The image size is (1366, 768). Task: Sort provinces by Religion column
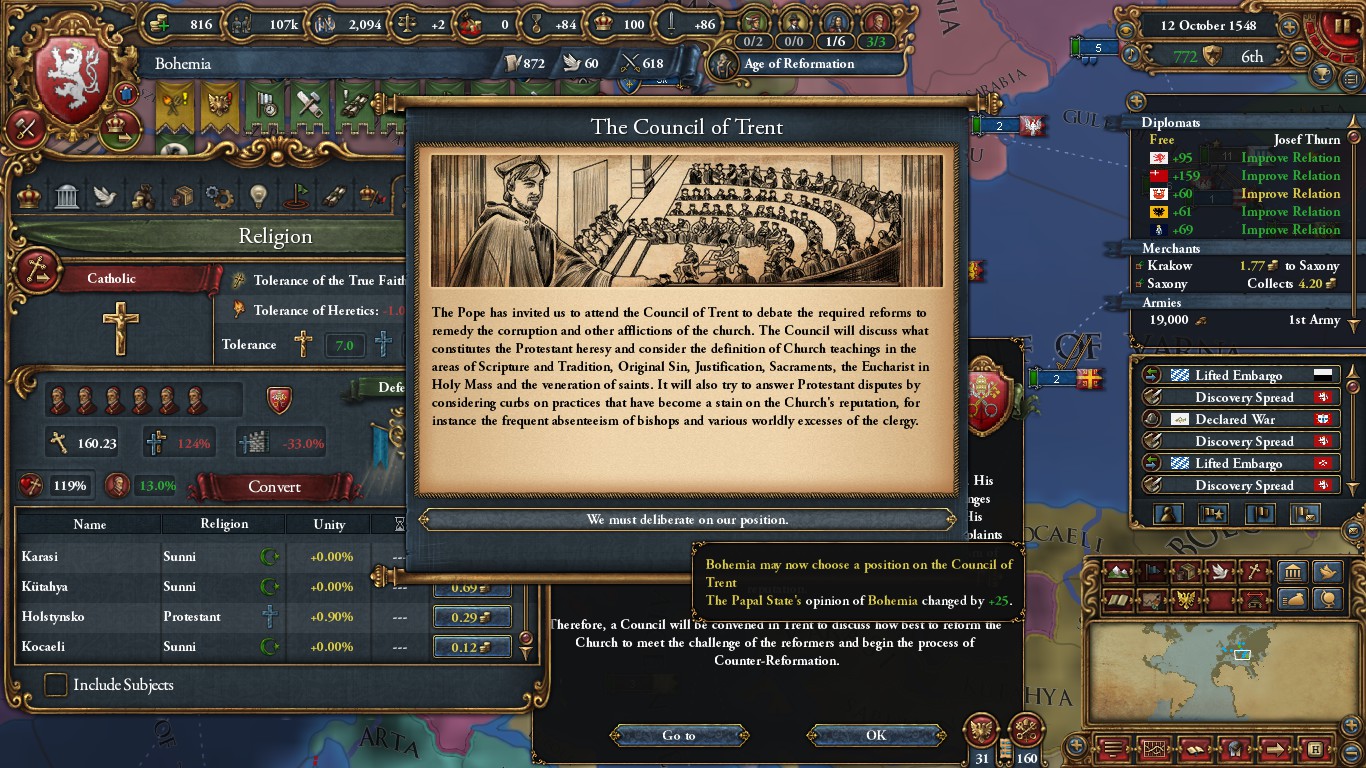(224, 524)
